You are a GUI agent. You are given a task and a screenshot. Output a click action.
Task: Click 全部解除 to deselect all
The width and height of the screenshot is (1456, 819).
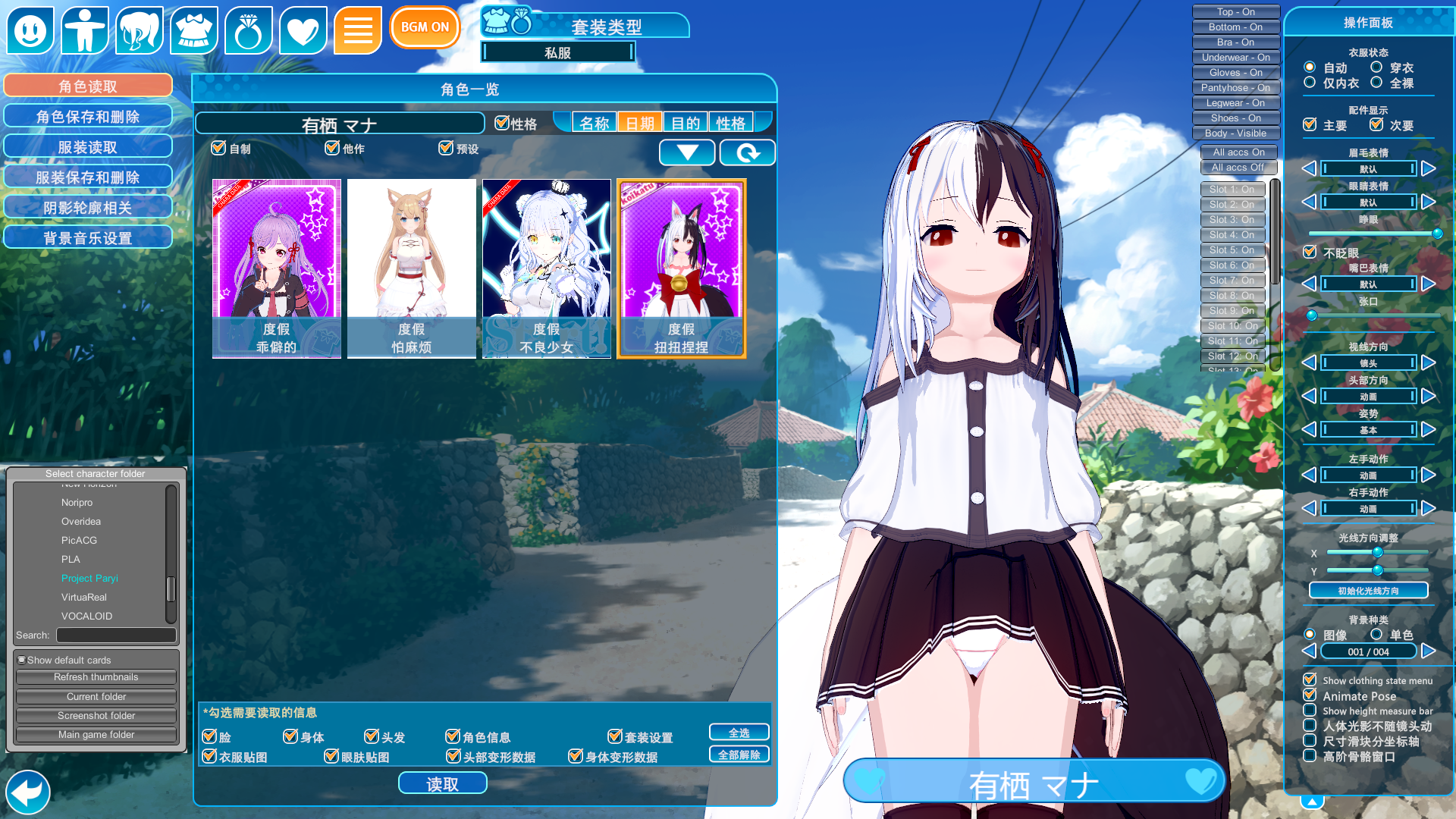click(x=739, y=755)
